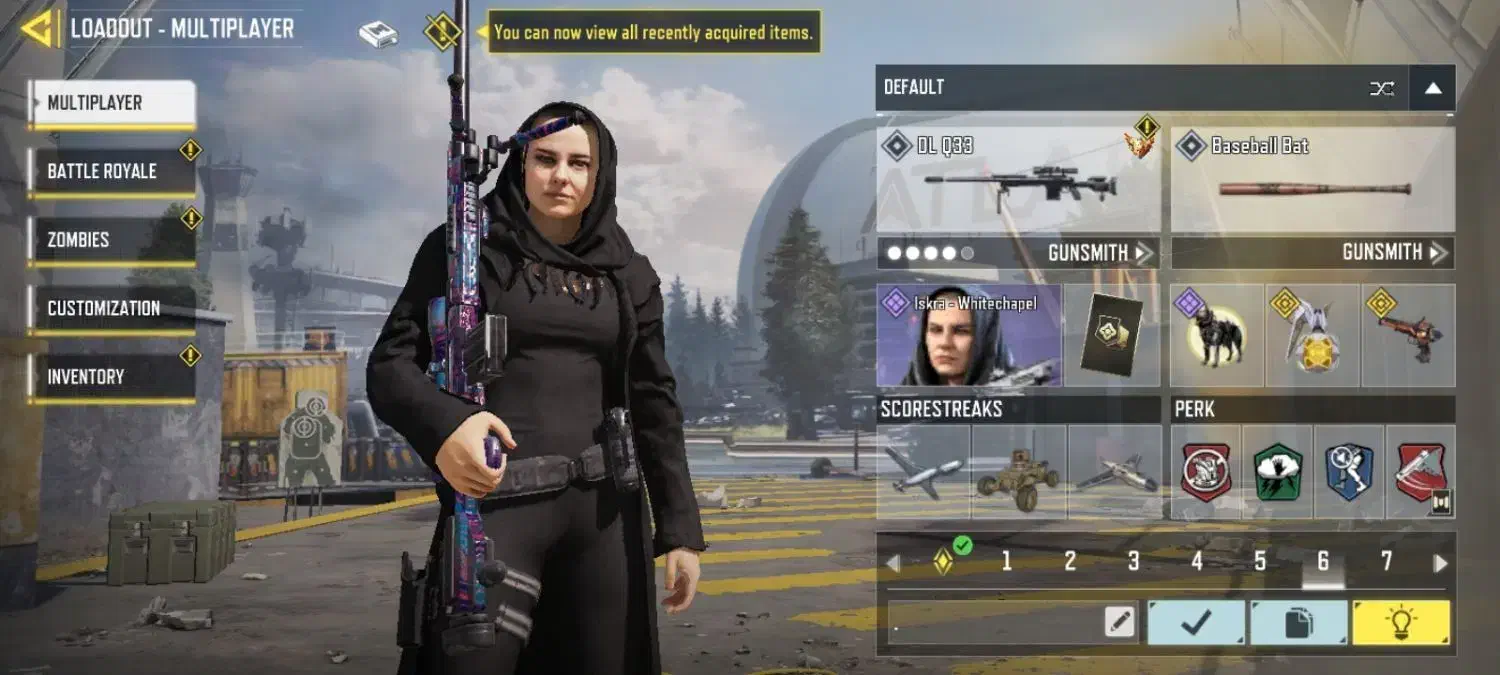
Task: Select the DL Q33 primary weapon slot
Action: point(1018,181)
